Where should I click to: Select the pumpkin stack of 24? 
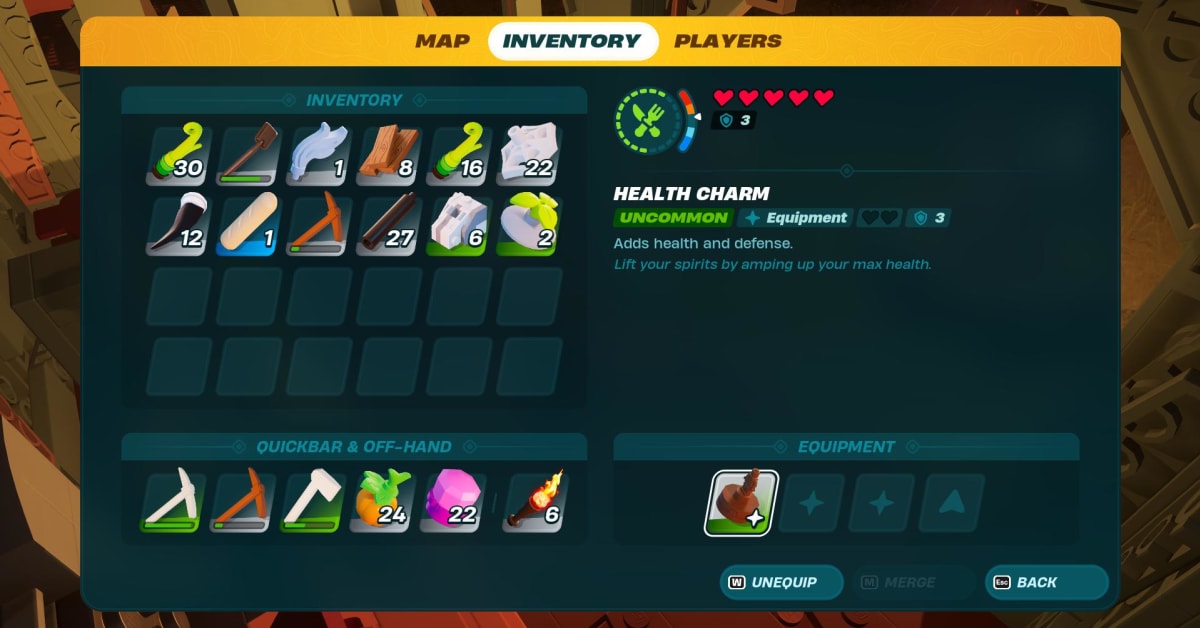pos(383,501)
